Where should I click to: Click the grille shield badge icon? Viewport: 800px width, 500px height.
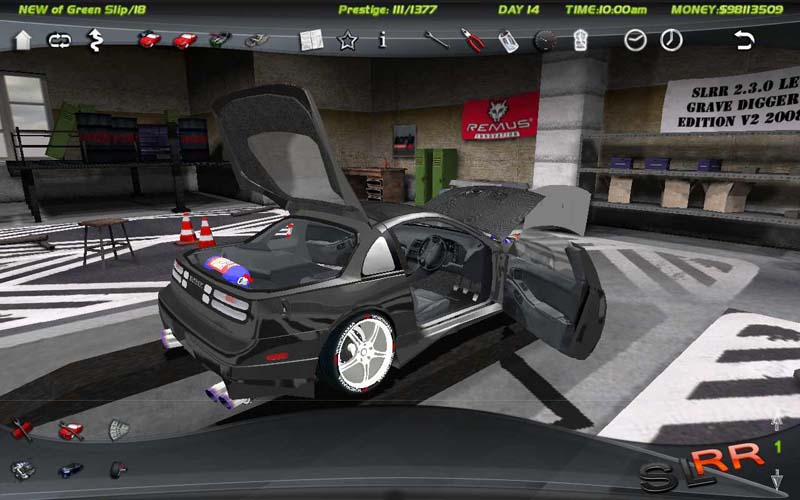tap(118, 430)
